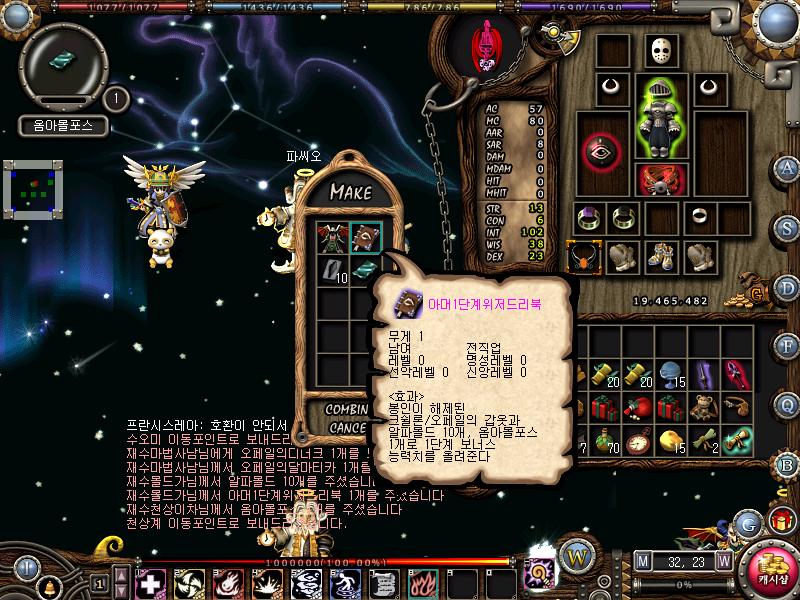Click the Combine button in the Make window

click(x=347, y=410)
